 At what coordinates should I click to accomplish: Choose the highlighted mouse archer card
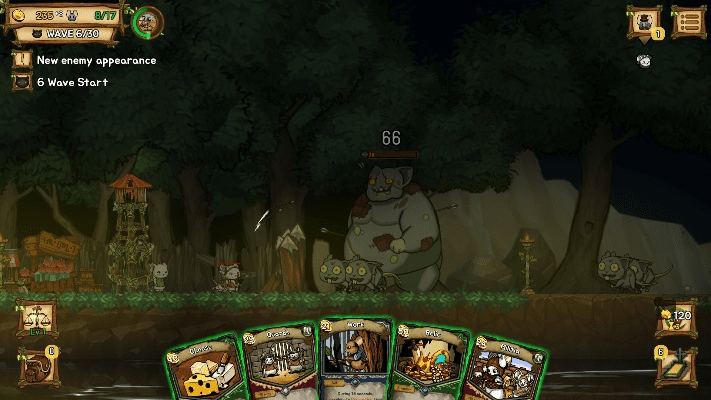point(355,360)
